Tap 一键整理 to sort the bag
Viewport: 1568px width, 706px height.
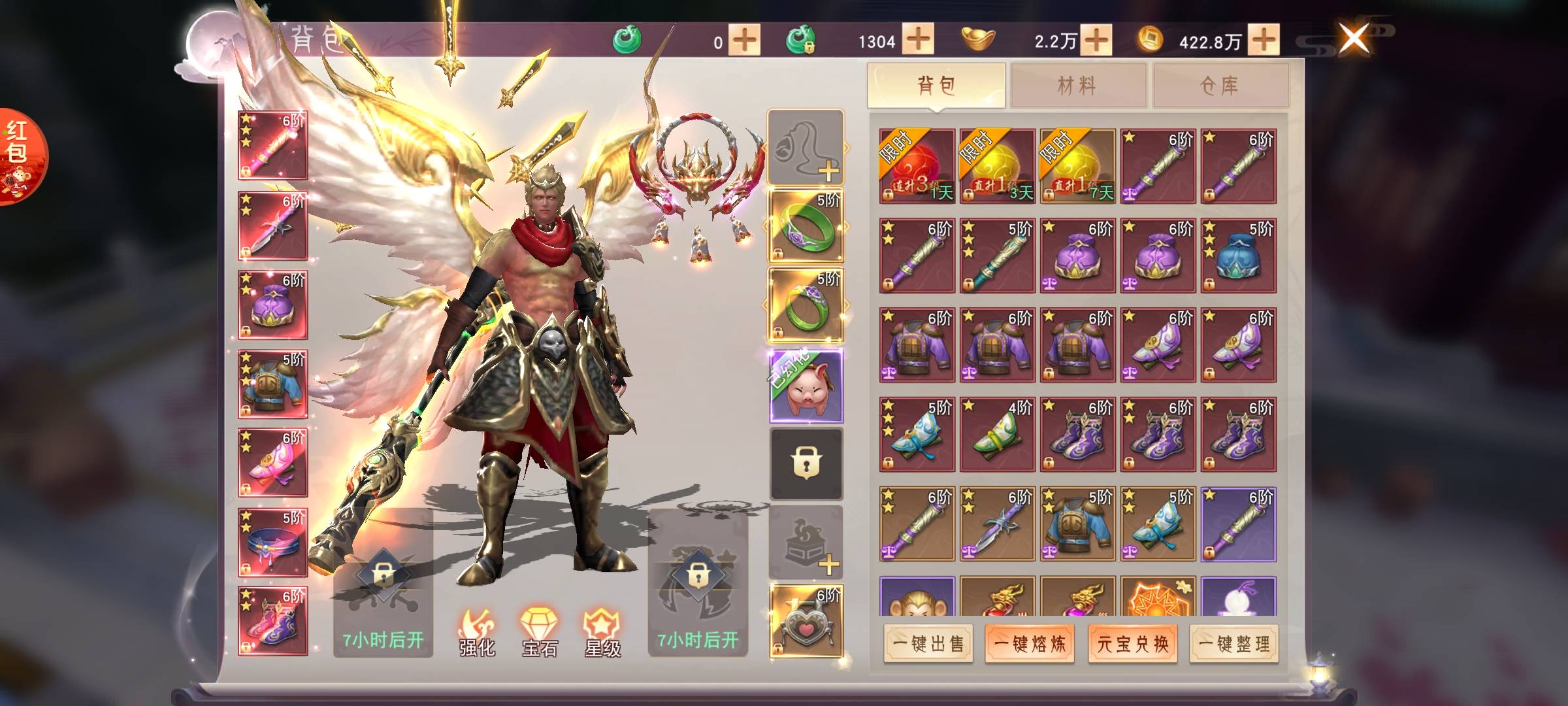click(1234, 644)
